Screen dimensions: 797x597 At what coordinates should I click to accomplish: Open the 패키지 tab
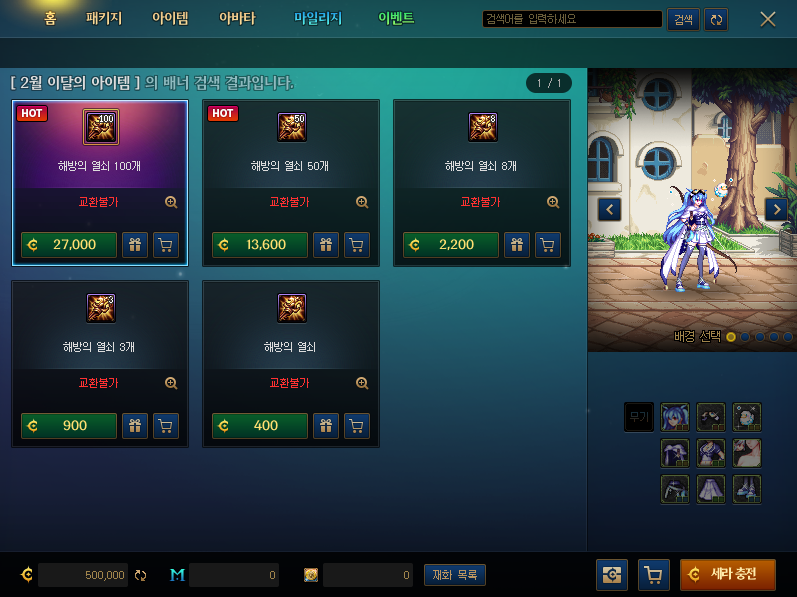pos(104,18)
